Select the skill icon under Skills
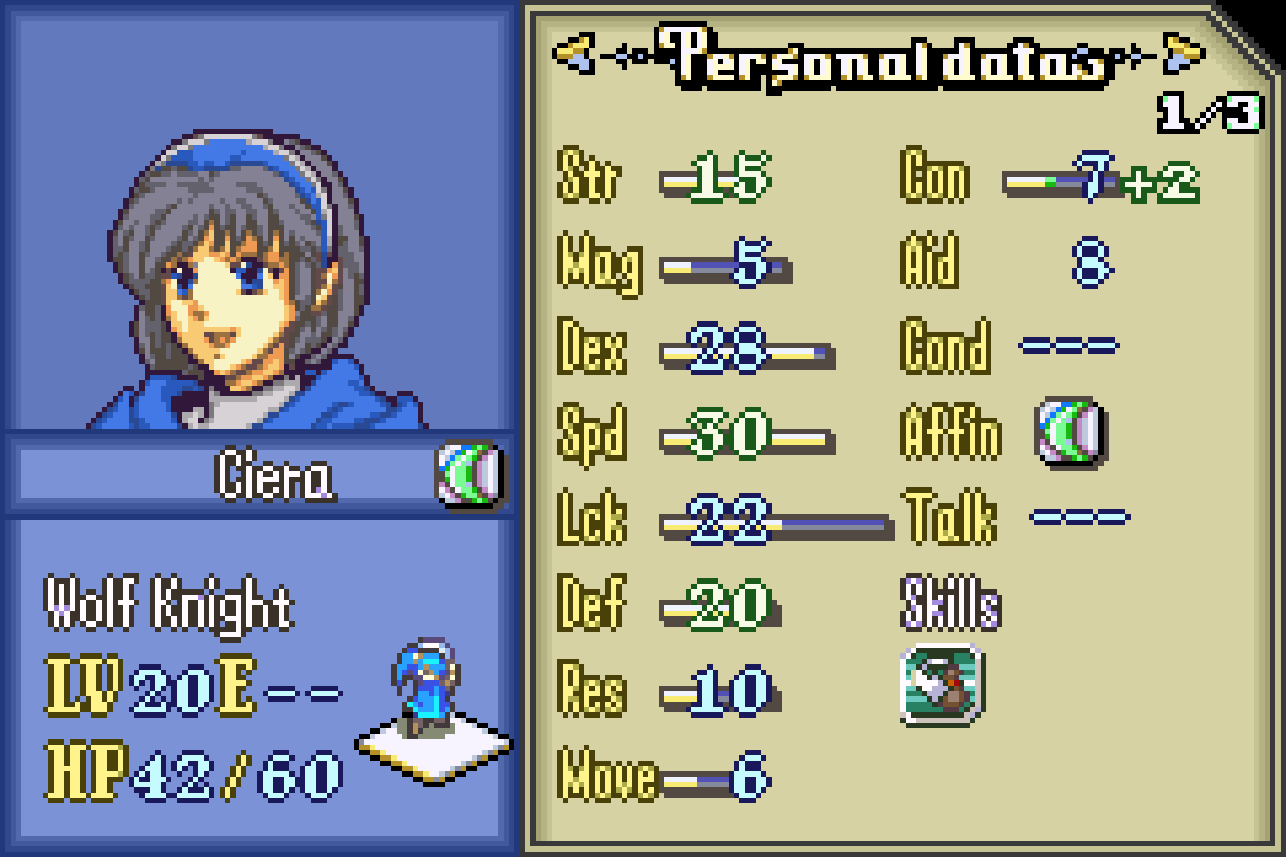 click(941, 685)
